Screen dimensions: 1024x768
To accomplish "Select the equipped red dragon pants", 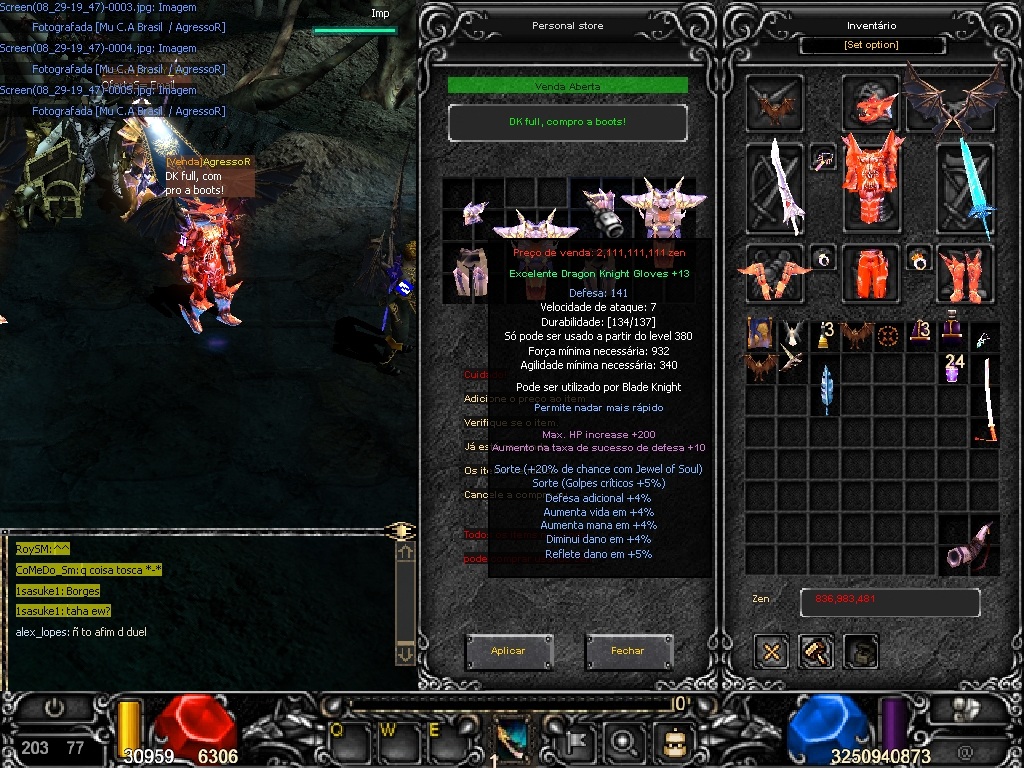I will click(x=871, y=272).
